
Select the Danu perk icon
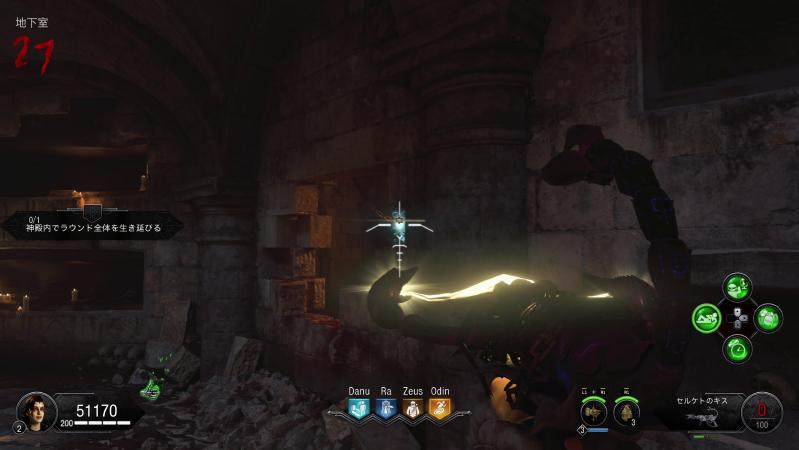coord(359,408)
